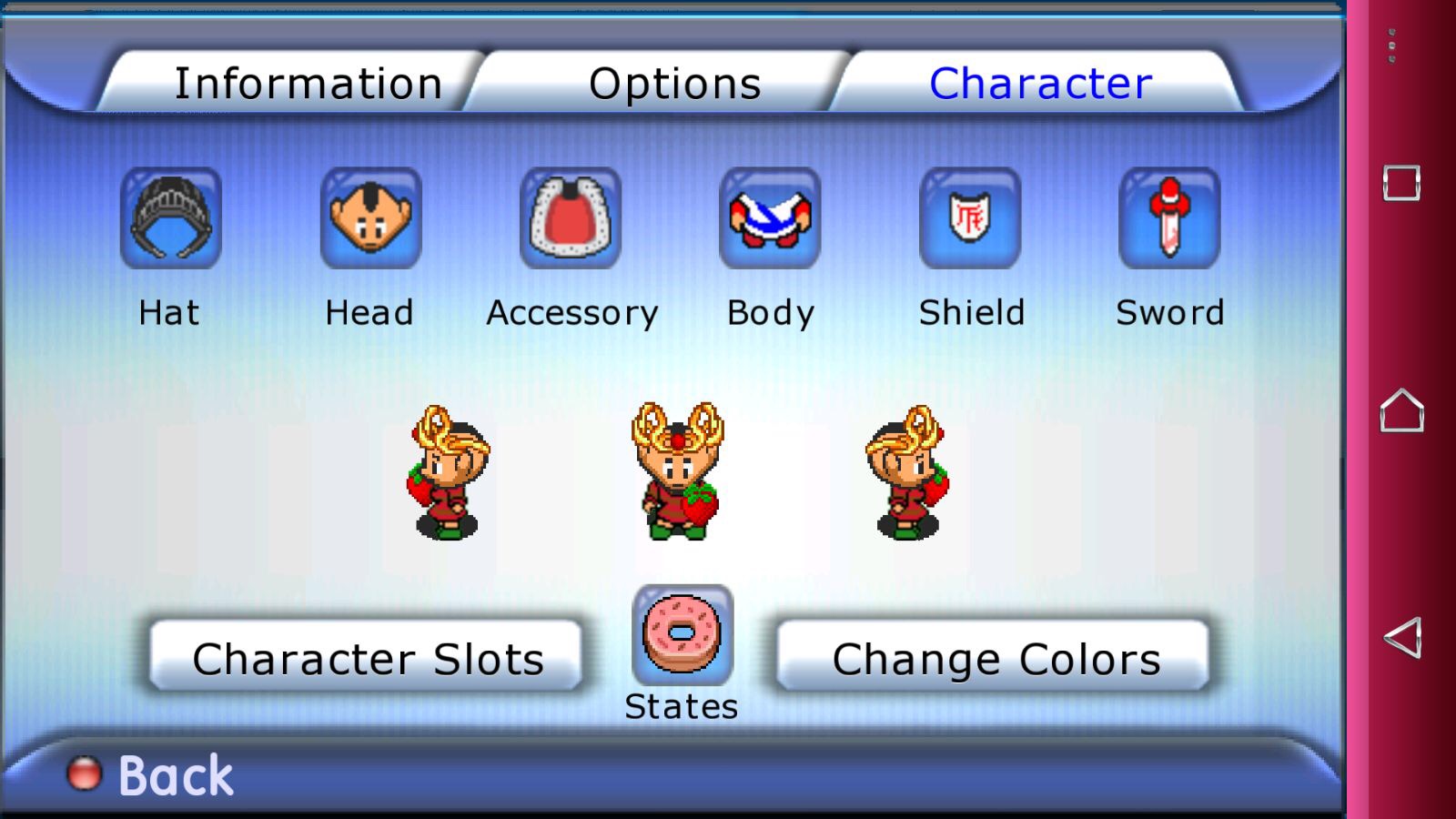Open the Head customization icon
Image resolution: width=1456 pixels, height=819 pixels.
[x=370, y=218]
